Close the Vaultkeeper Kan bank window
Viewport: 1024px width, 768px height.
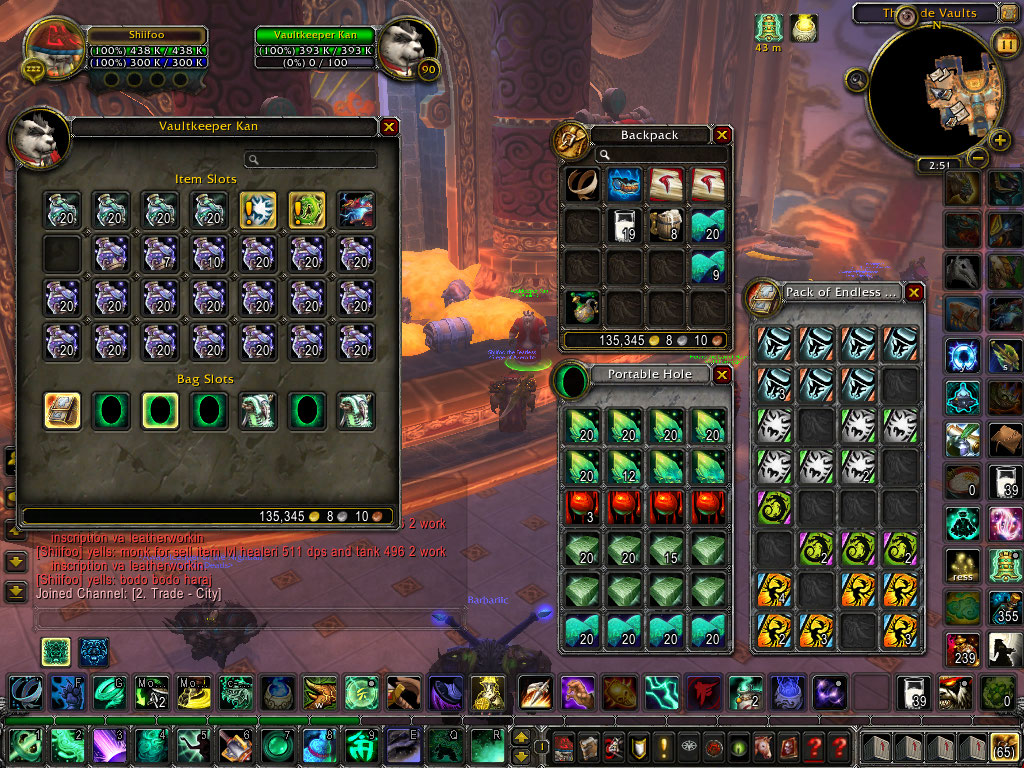pos(389,127)
